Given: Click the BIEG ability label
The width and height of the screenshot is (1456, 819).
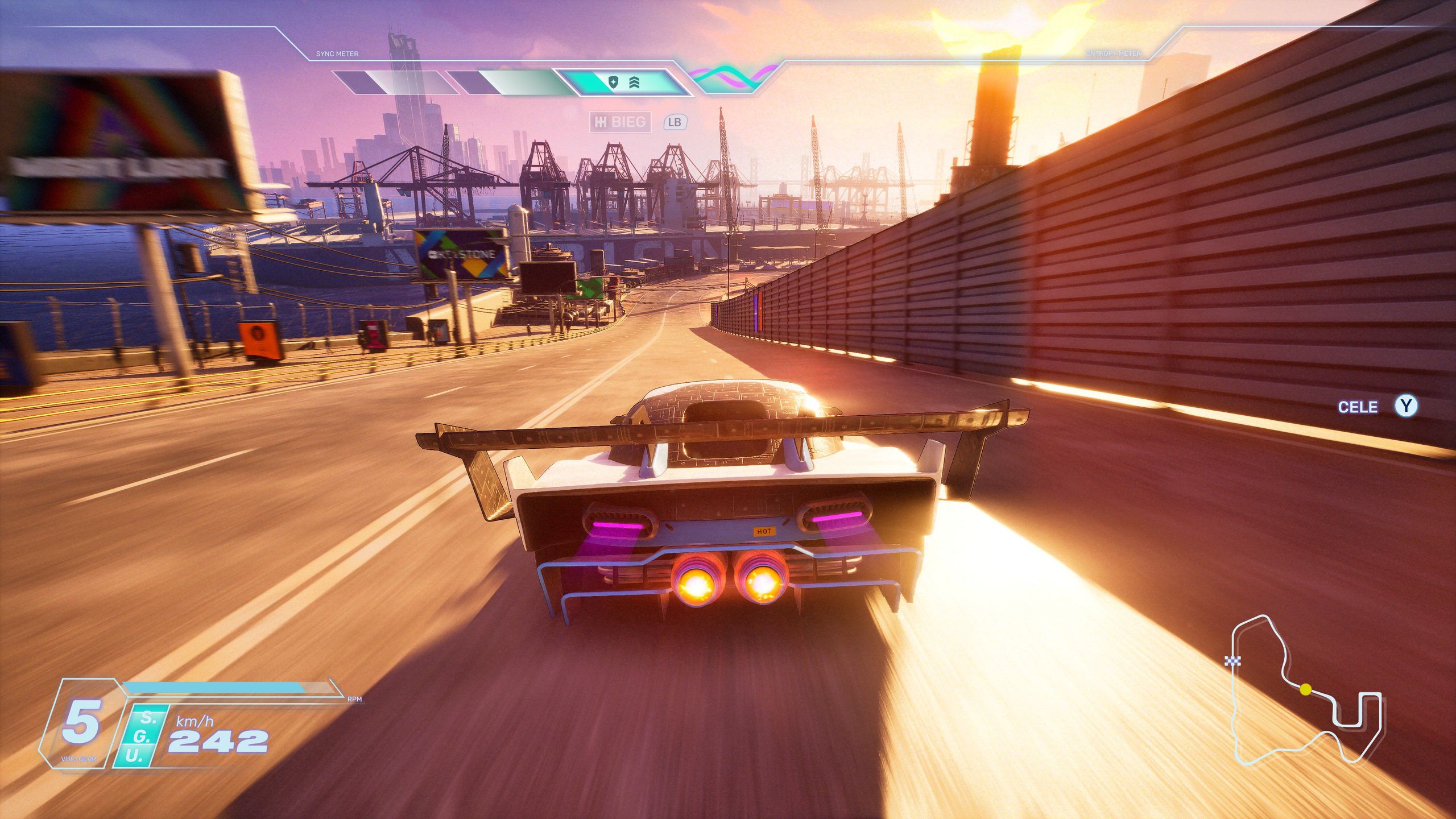Looking at the screenshot, I should coord(620,122).
